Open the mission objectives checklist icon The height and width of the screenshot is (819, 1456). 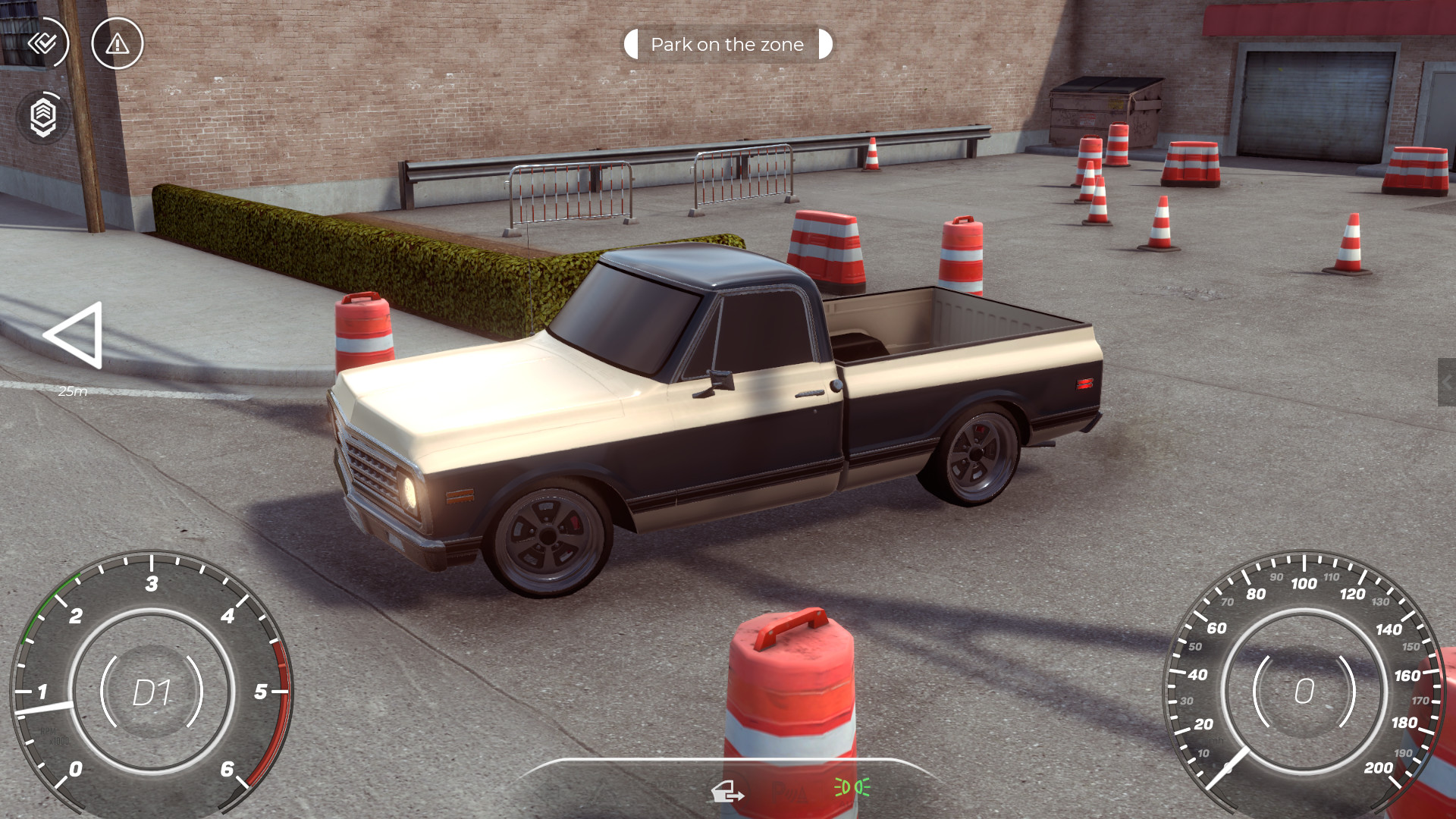(x=43, y=43)
